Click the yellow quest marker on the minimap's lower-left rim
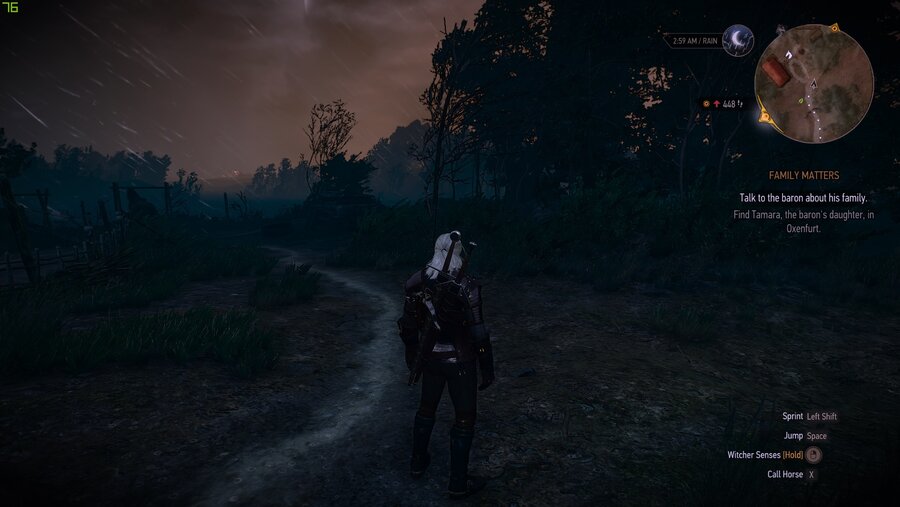This screenshot has height=507, width=900. 766,117
